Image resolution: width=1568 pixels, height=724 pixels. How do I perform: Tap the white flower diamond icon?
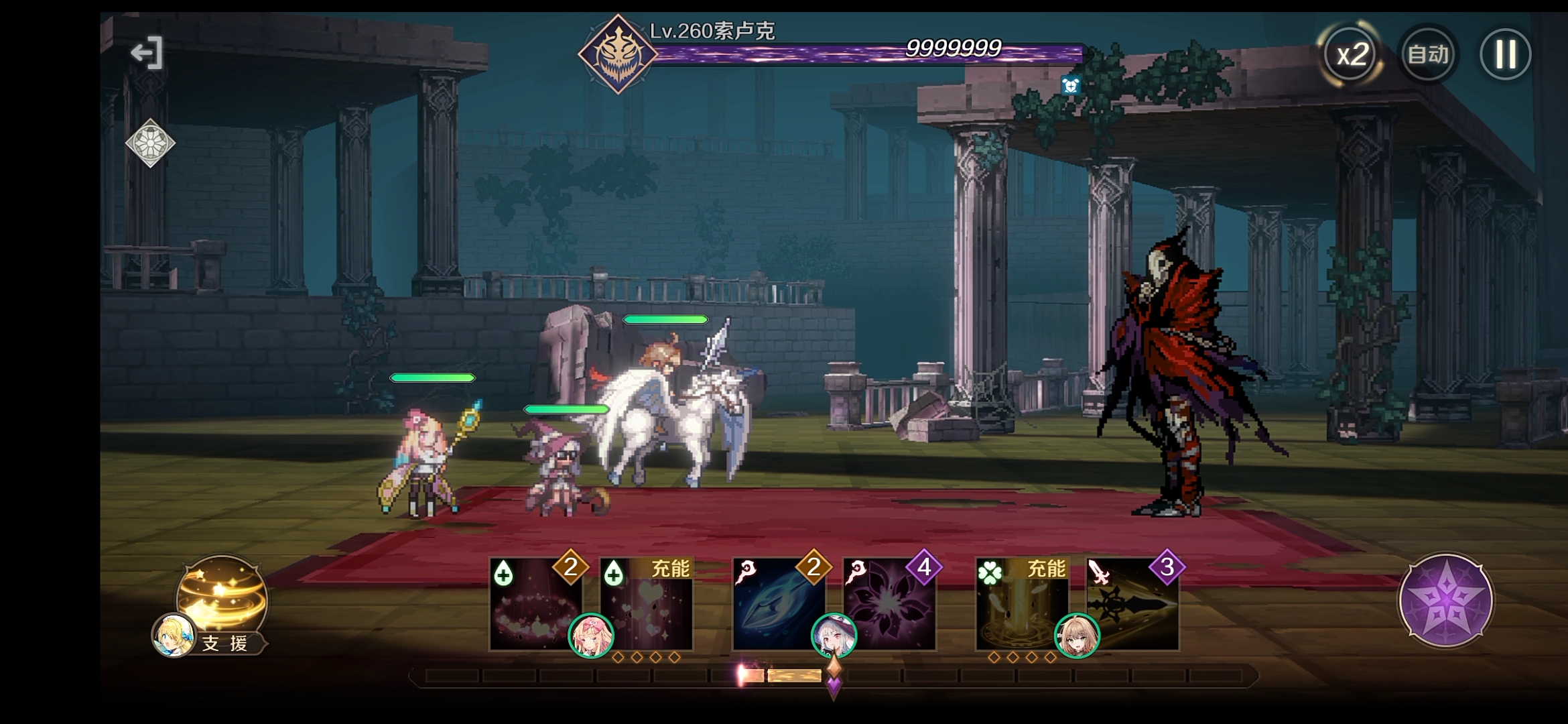pos(150,143)
